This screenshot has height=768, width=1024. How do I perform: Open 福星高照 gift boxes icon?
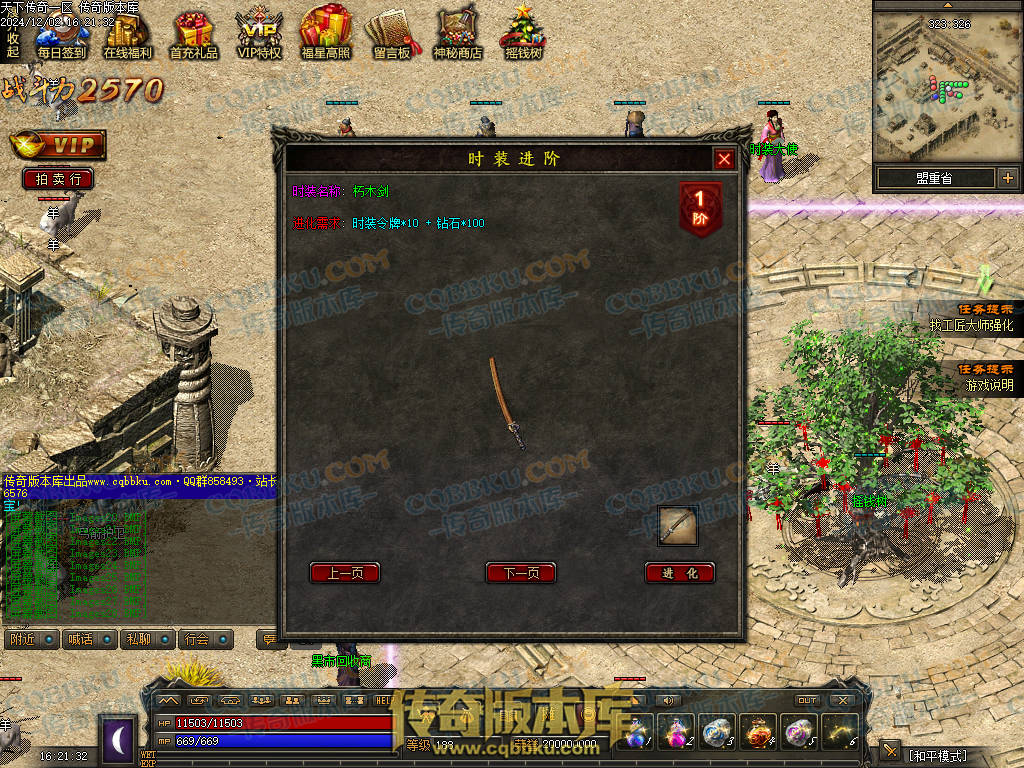325,37
